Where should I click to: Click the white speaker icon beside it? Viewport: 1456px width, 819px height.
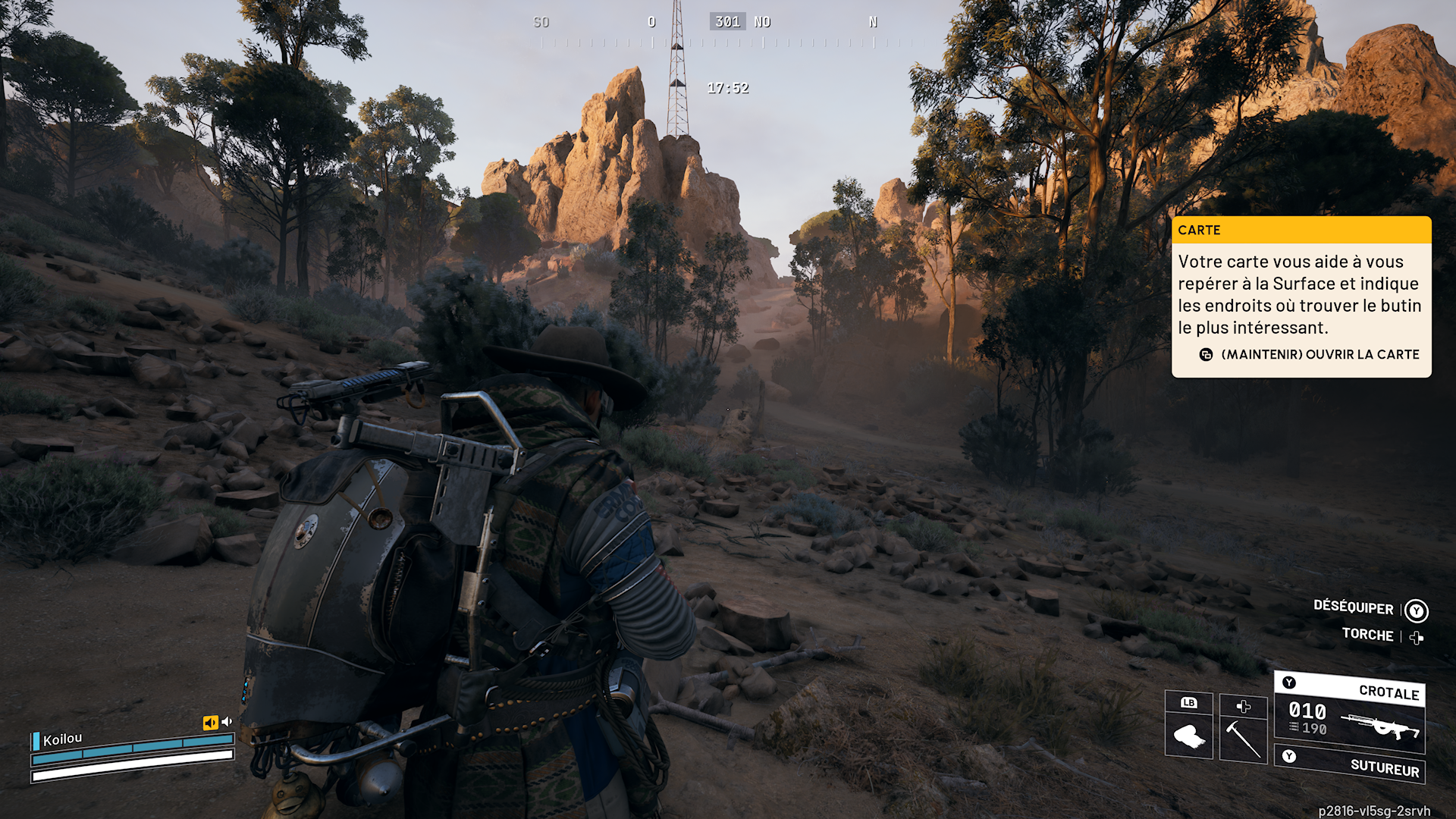[226, 721]
